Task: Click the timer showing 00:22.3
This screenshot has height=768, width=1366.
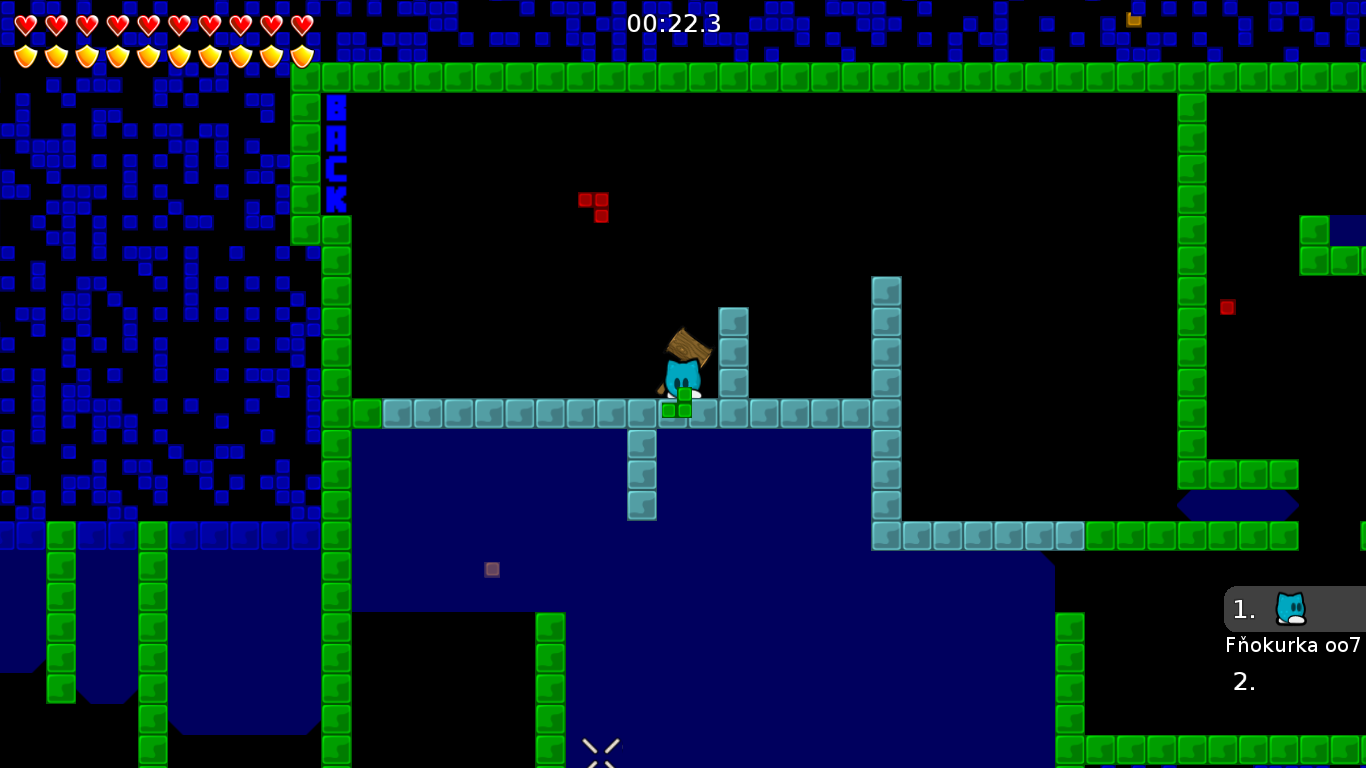Action: [x=674, y=24]
